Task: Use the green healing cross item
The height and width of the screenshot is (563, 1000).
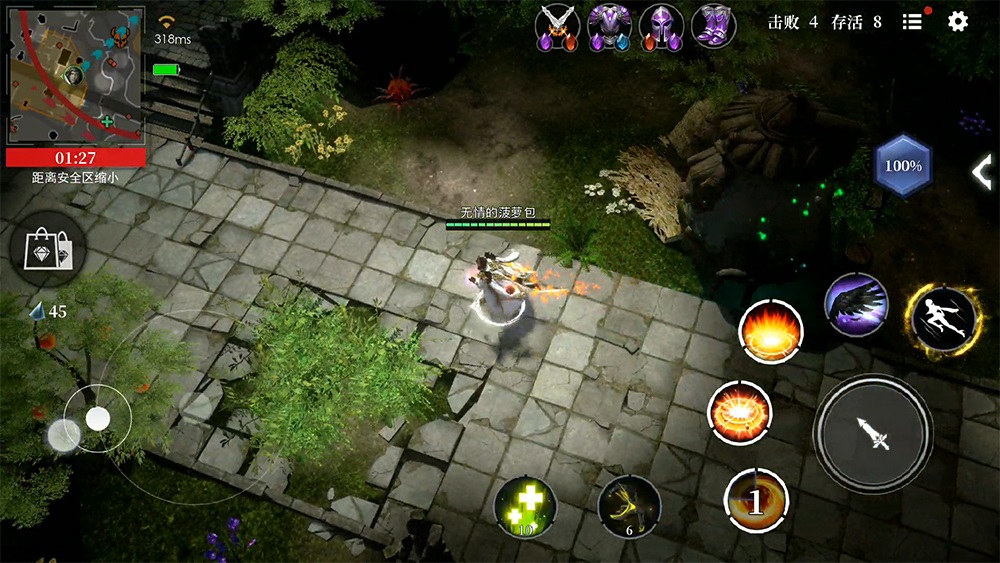Action: 526,506
